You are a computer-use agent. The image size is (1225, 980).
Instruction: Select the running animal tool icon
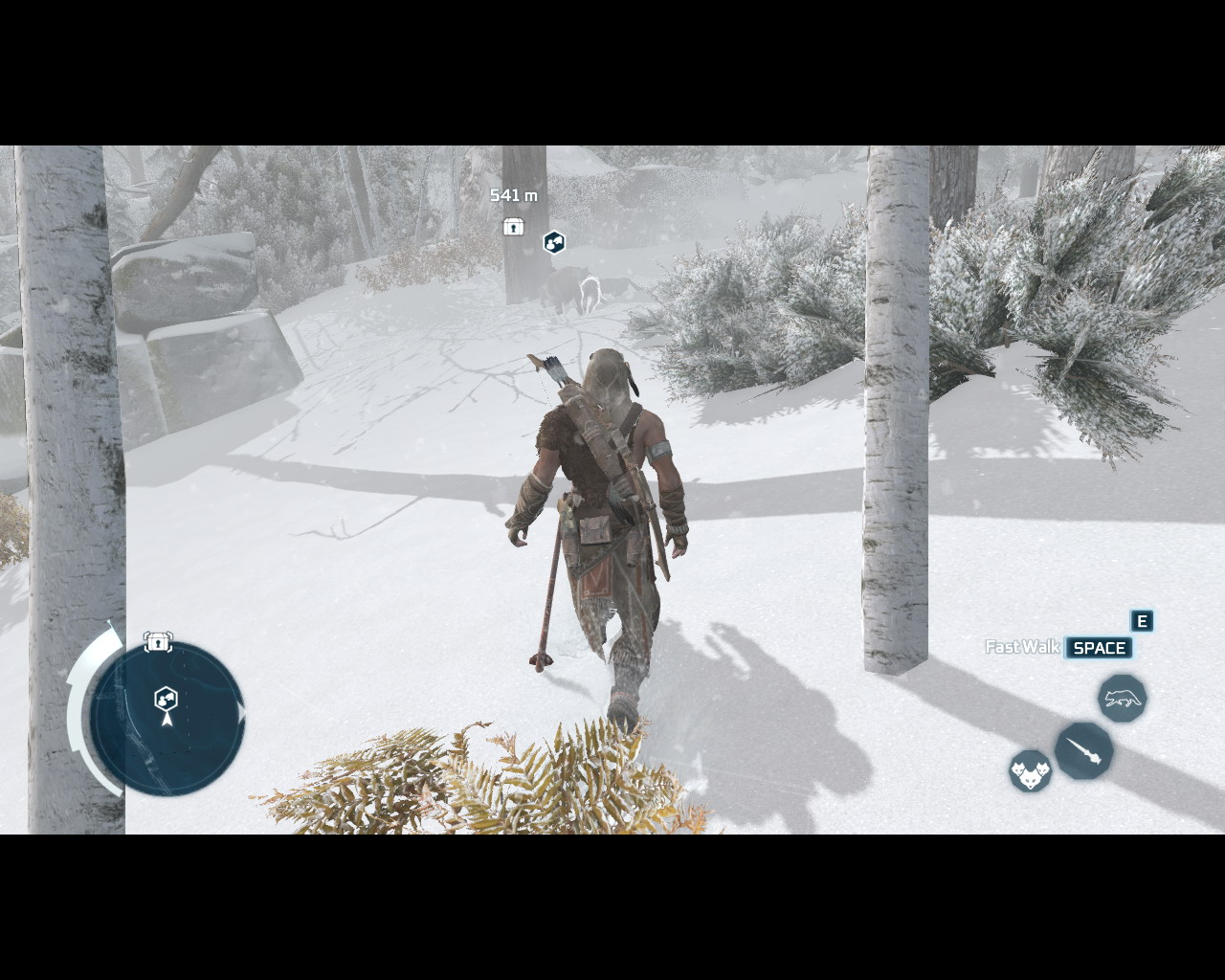click(x=1122, y=699)
